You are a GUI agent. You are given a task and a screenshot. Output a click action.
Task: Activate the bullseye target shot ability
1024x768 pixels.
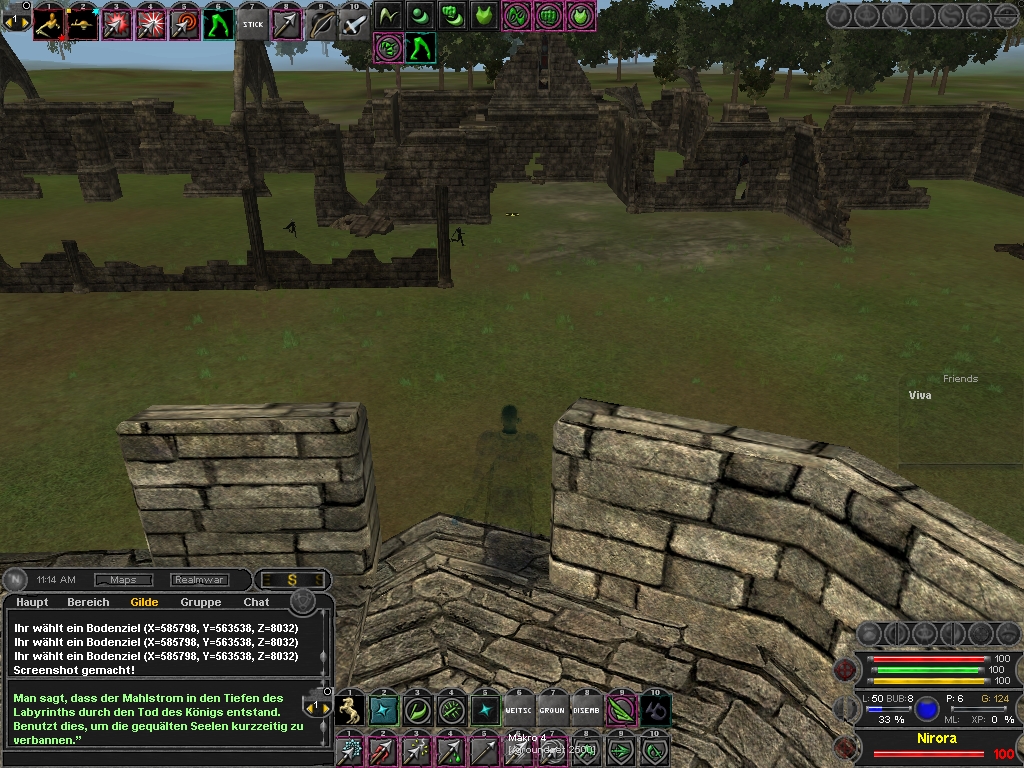point(185,24)
